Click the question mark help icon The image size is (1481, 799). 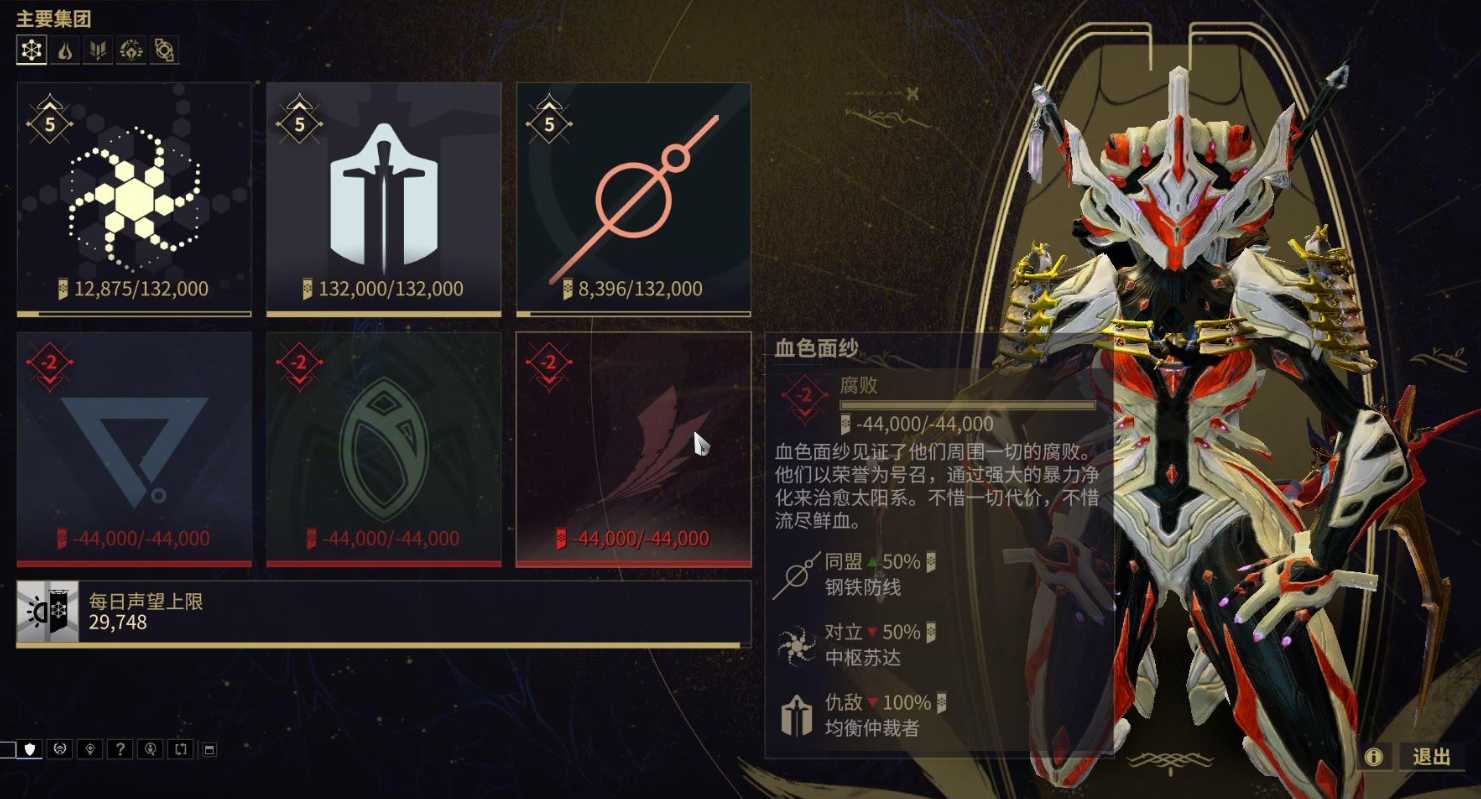click(121, 748)
